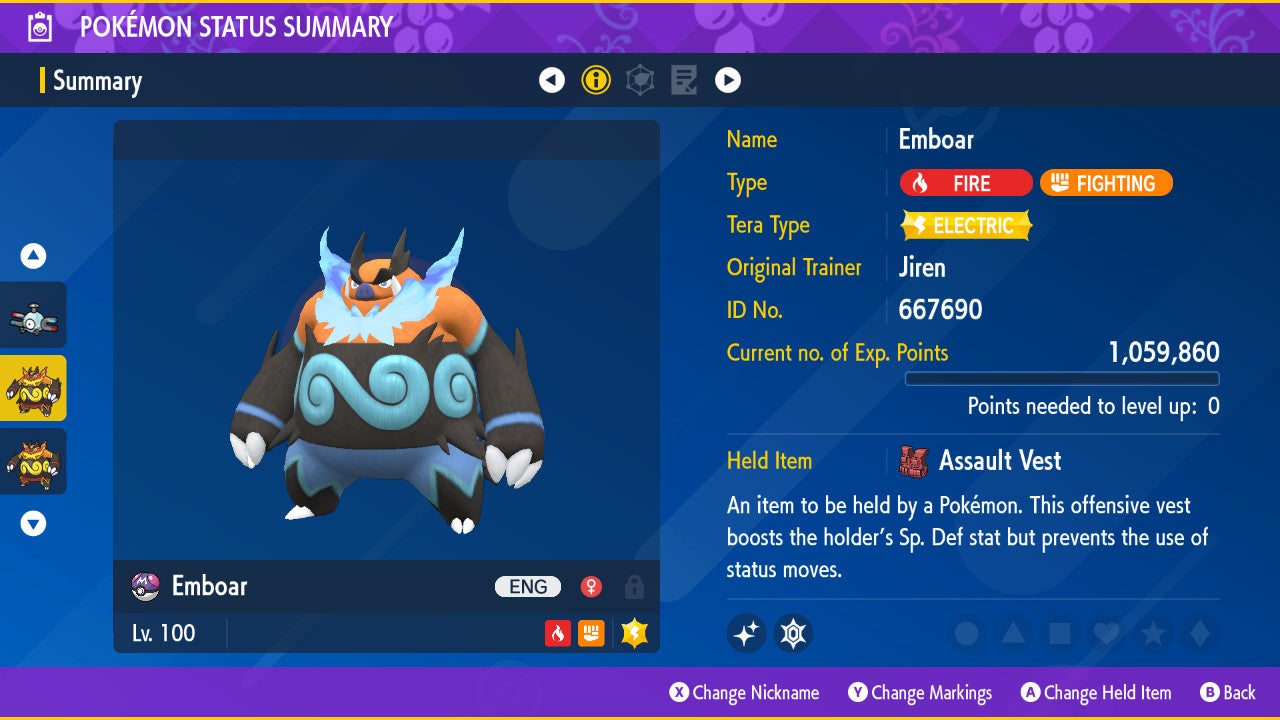The width and height of the screenshot is (1280, 720).
Task: Show the next Pokémon with the down arrow
Action: coord(34,523)
